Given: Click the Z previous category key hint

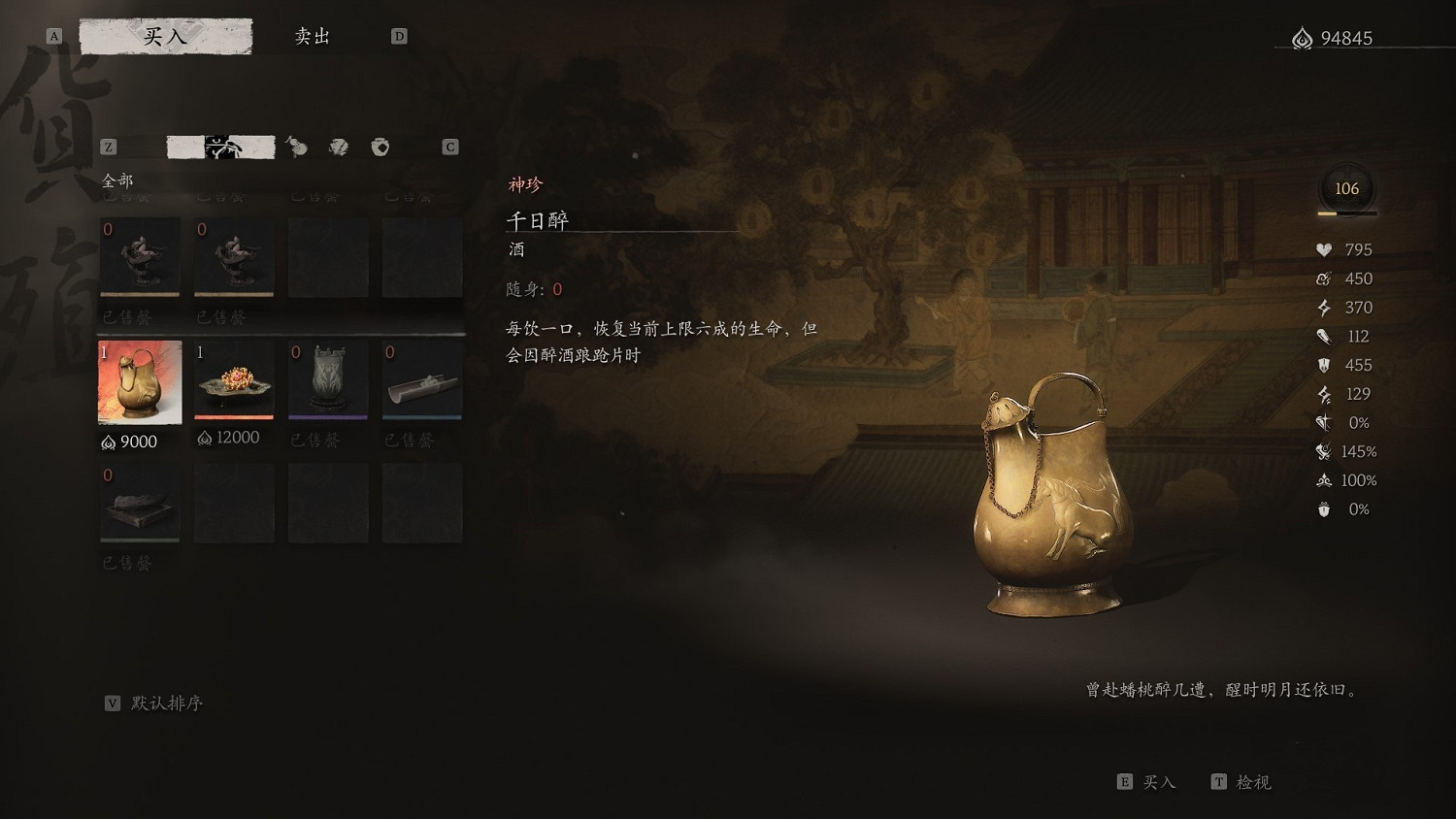Looking at the screenshot, I should coord(108,147).
